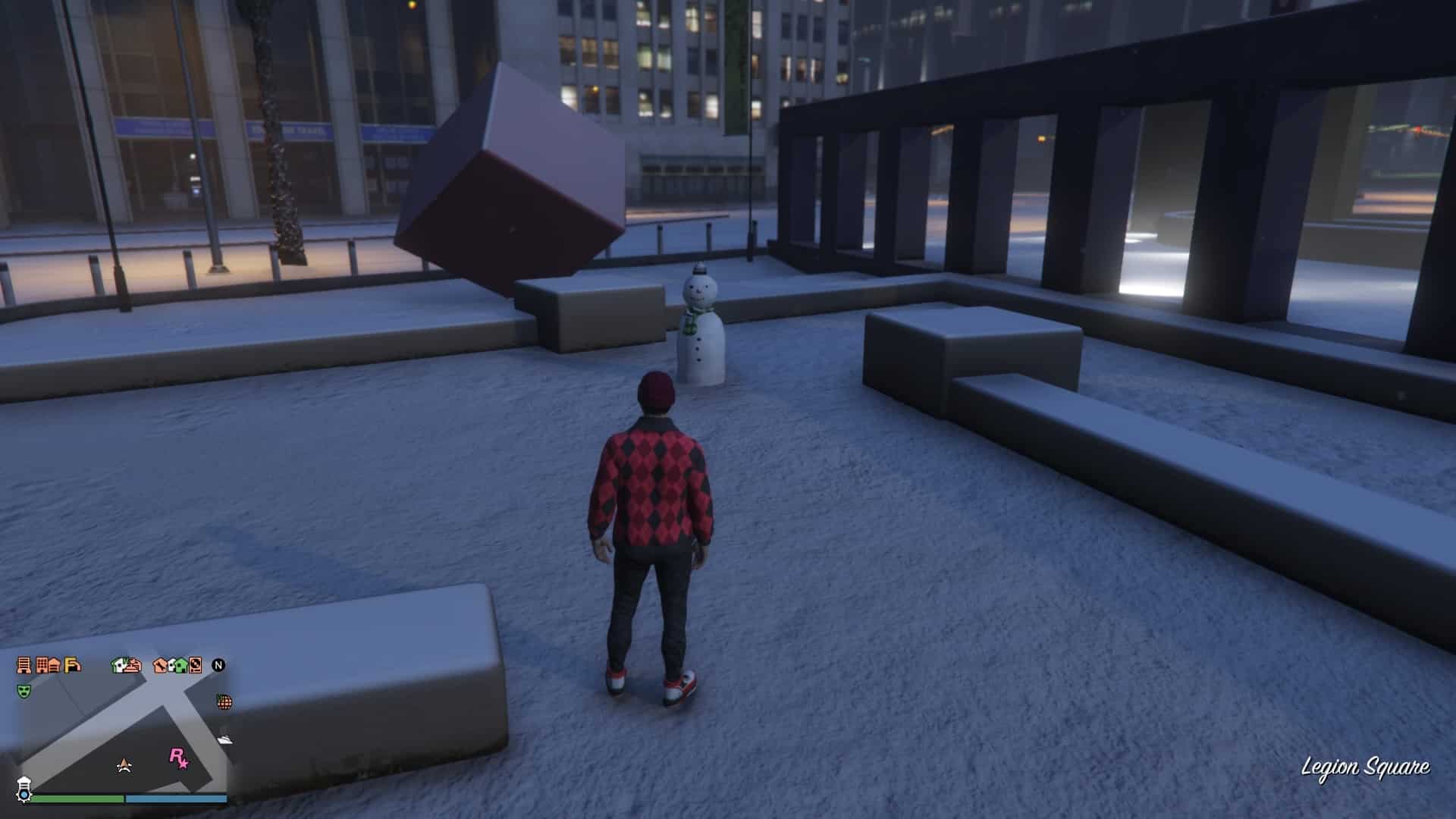Click the player arrow on the minimap

[x=124, y=765]
